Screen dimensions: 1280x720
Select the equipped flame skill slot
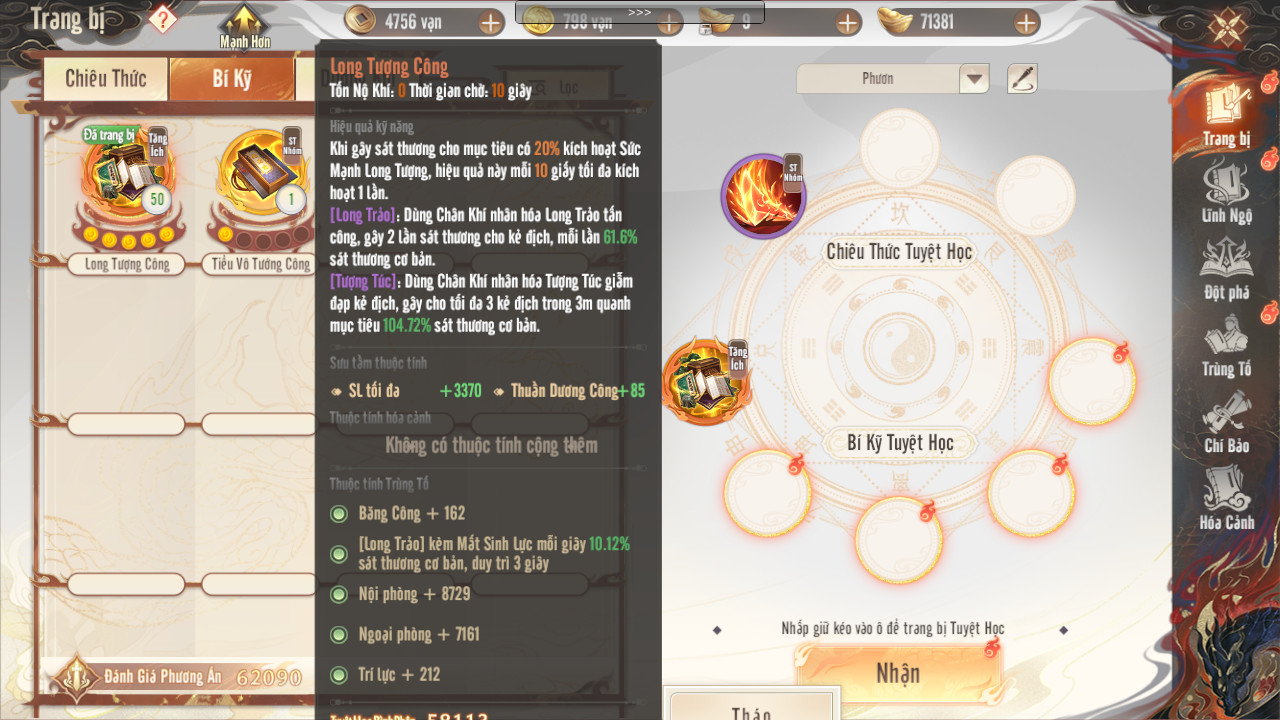763,196
